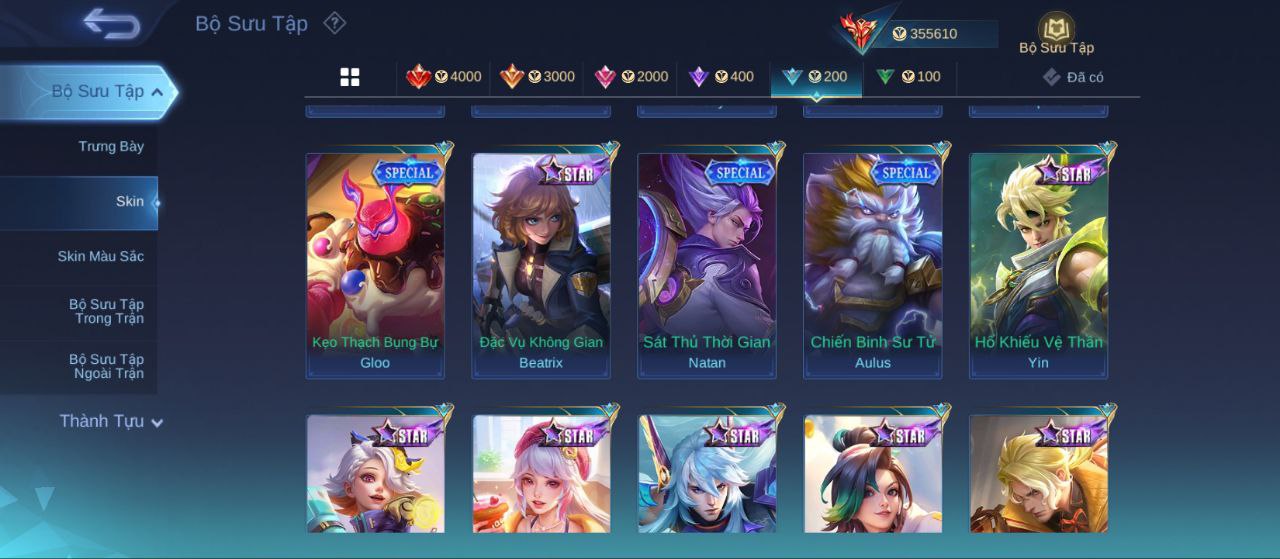Open Bộ Sưu Tập Ngoài Trận
This screenshot has height=559, width=1280.
point(106,367)
